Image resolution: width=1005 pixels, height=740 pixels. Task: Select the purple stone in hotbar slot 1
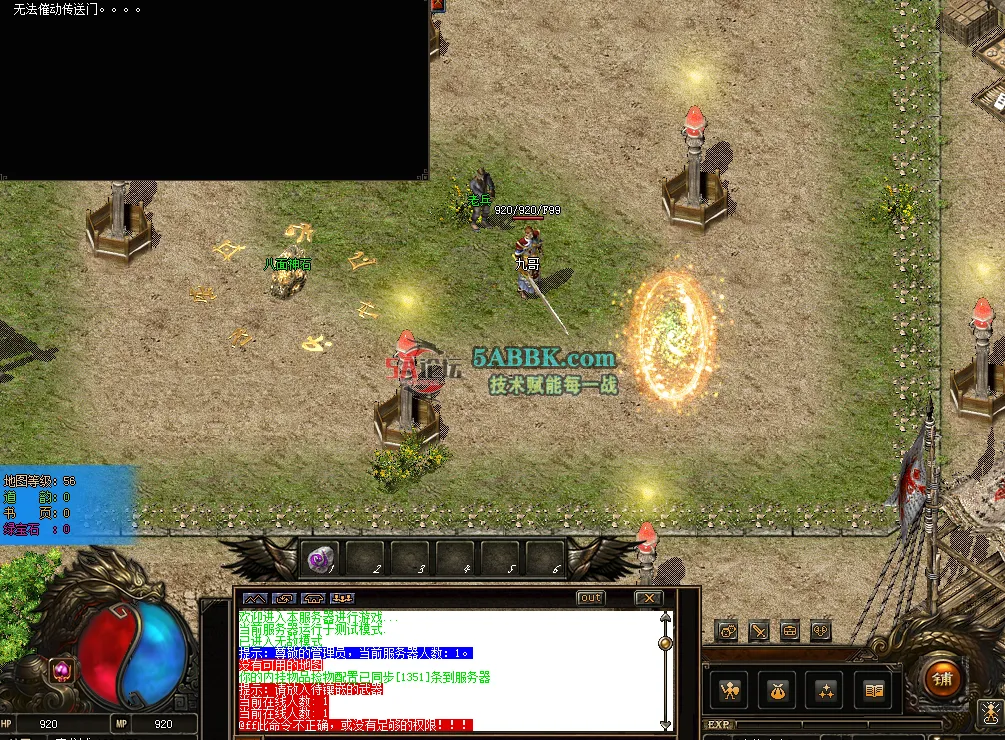(321, 558)
